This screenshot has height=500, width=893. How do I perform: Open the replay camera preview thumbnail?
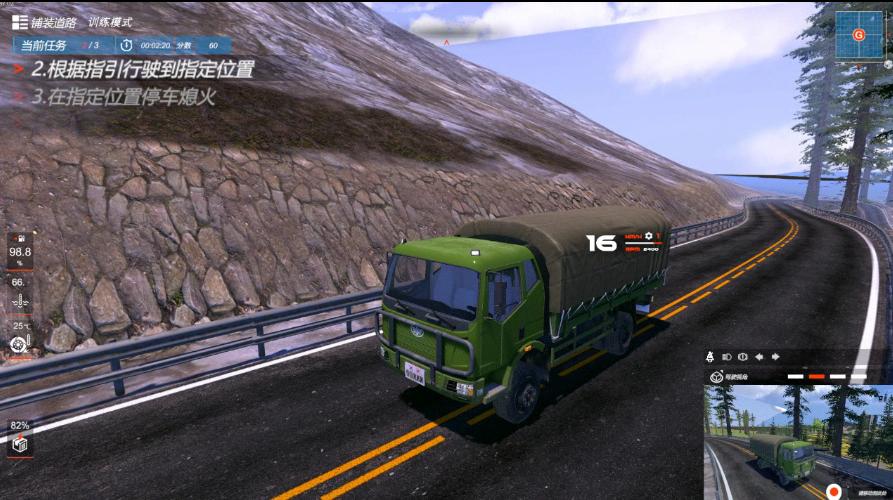click(796, 441)
